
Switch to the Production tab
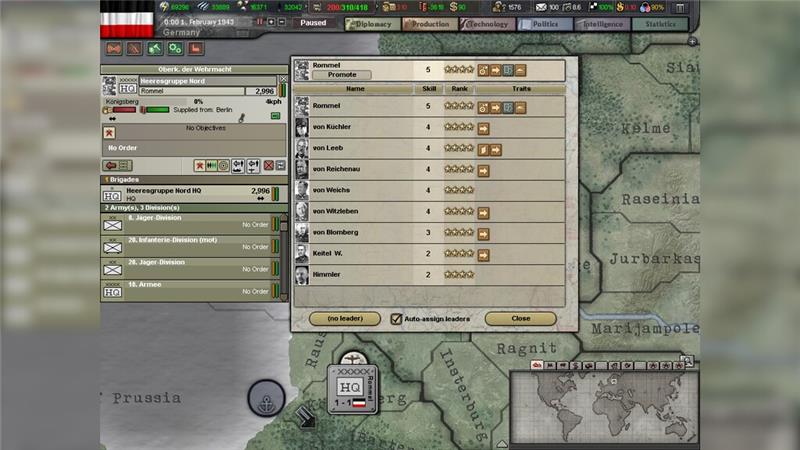429,23
